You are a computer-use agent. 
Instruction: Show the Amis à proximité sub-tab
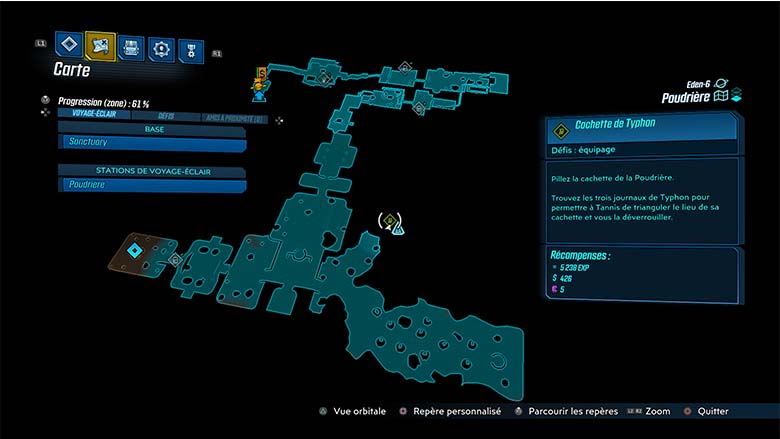click(234, 117)
